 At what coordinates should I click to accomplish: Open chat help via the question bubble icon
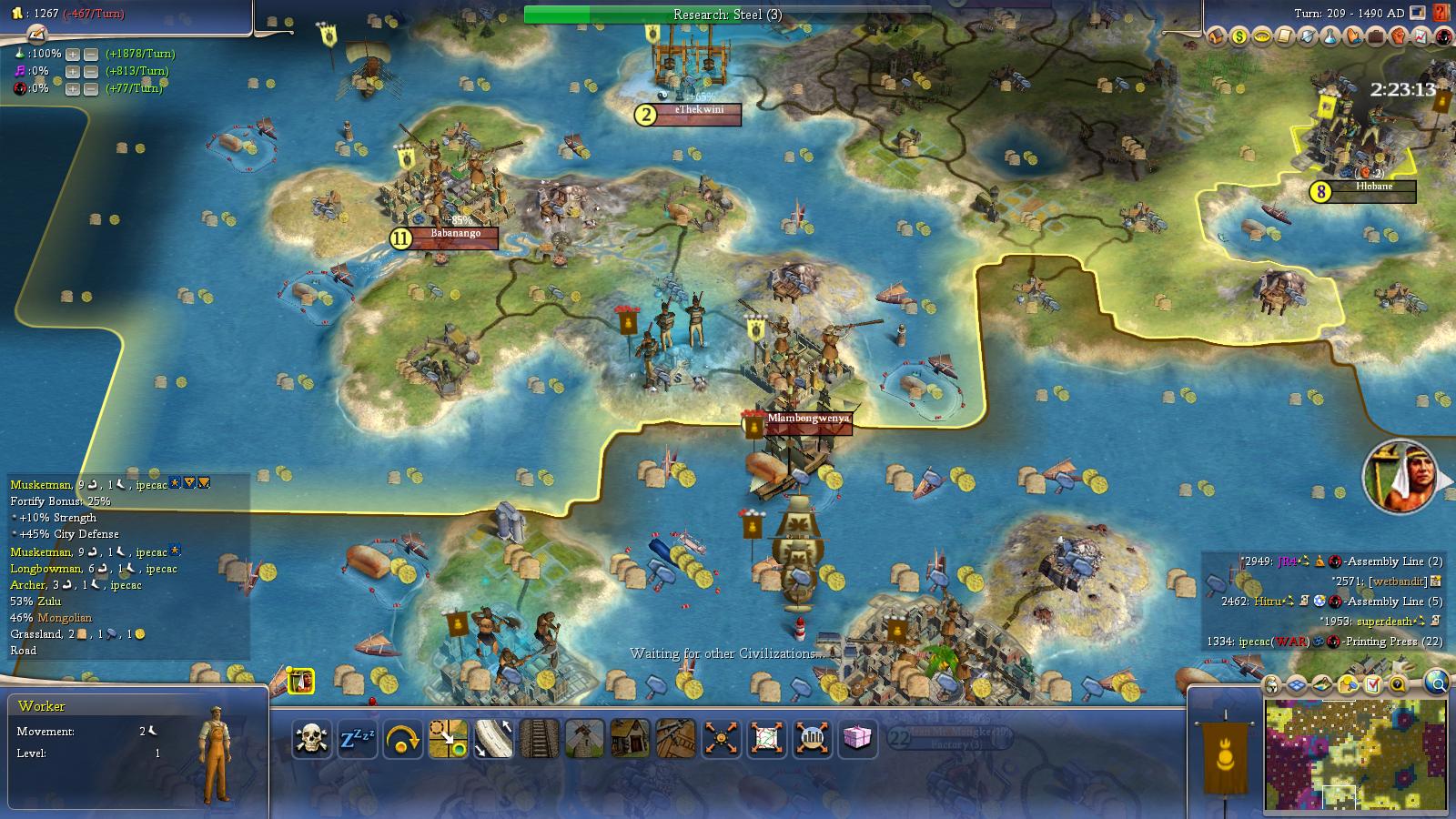click(1397, 682)
